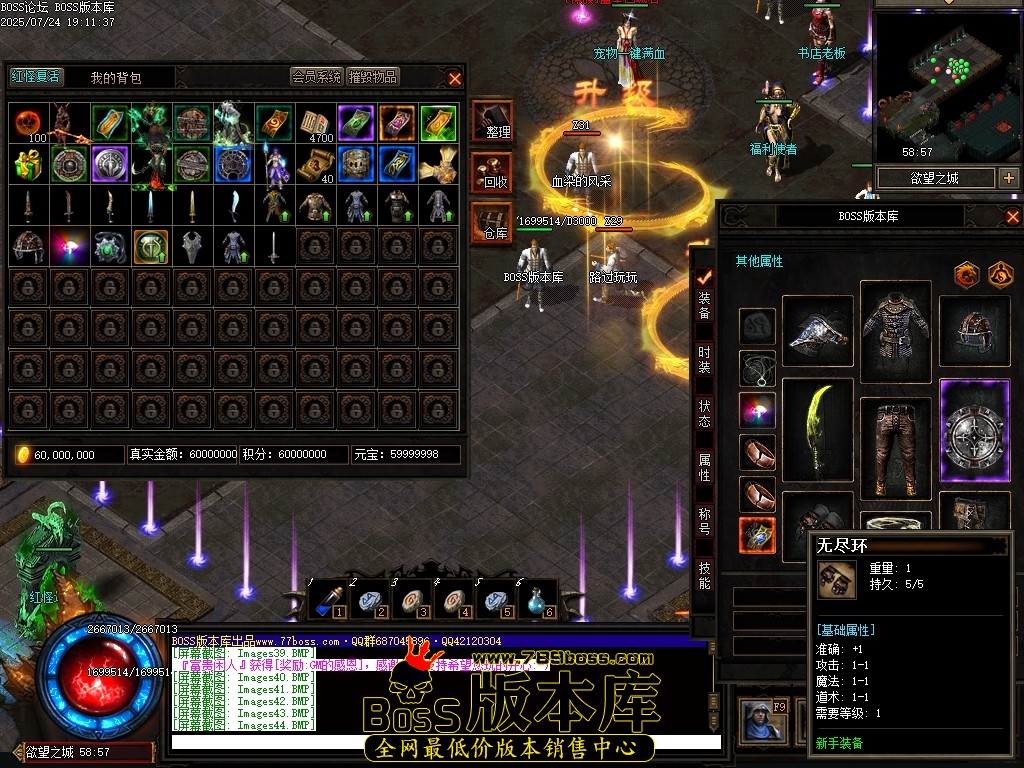Viewport: 1024px width, 768px height.
Task: Click the minimap in the corner
Action: pos(946,83)
